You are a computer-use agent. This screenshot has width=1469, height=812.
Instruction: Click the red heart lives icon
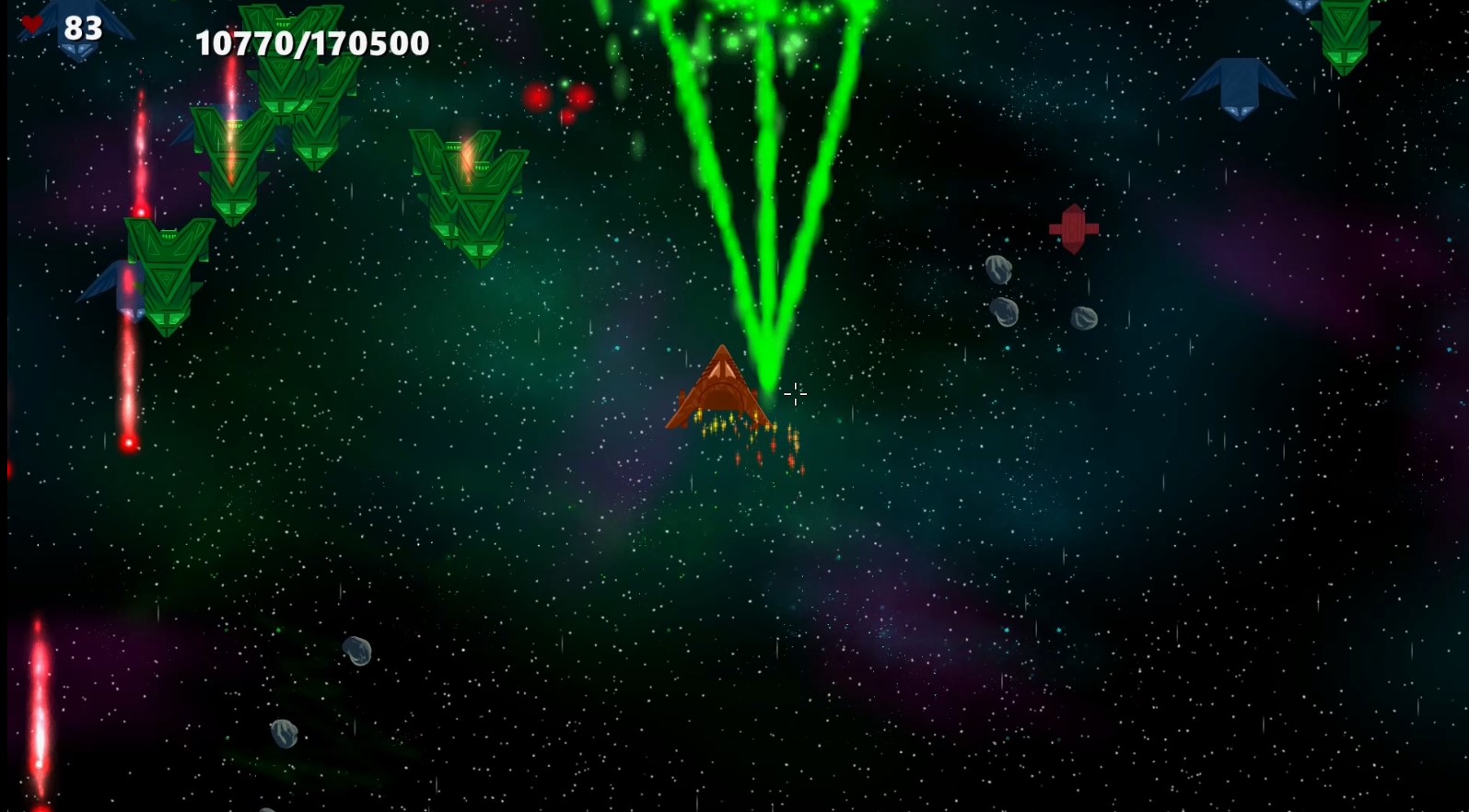[x=30, y=24]
